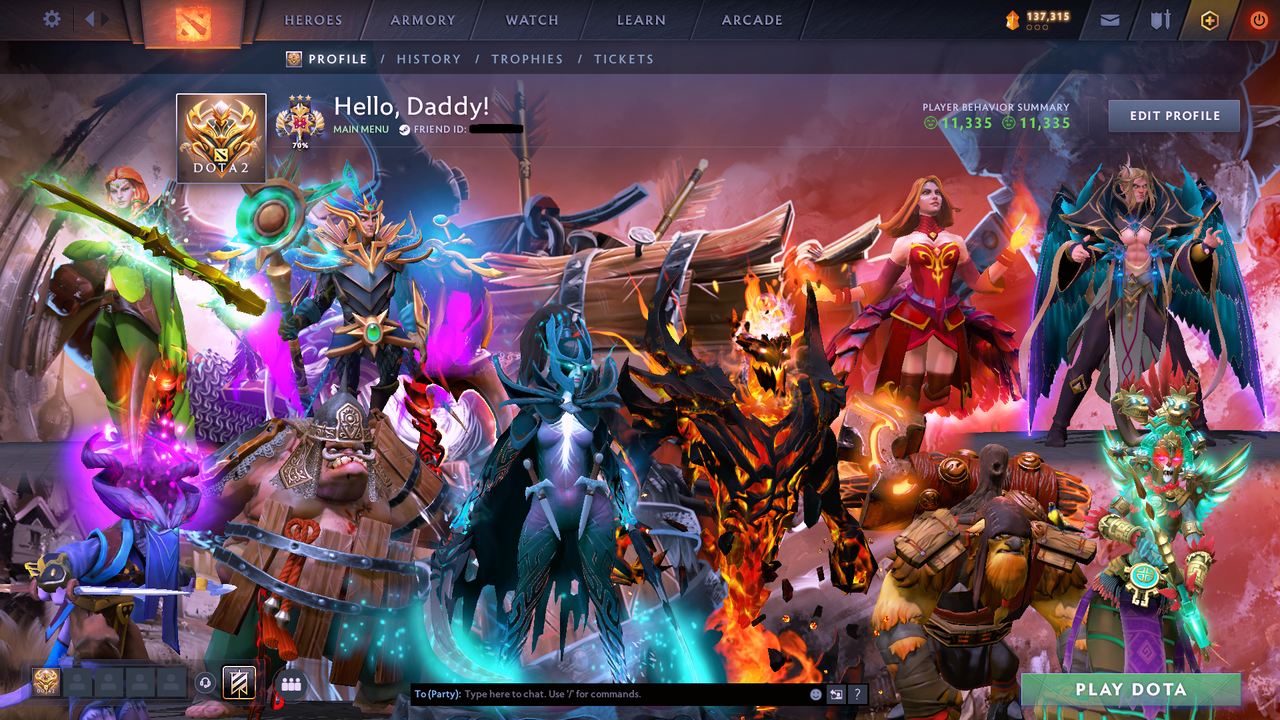1280x720 pixels.
Task: Switch to the HISTORY tab
Action: tap(429, 59)
